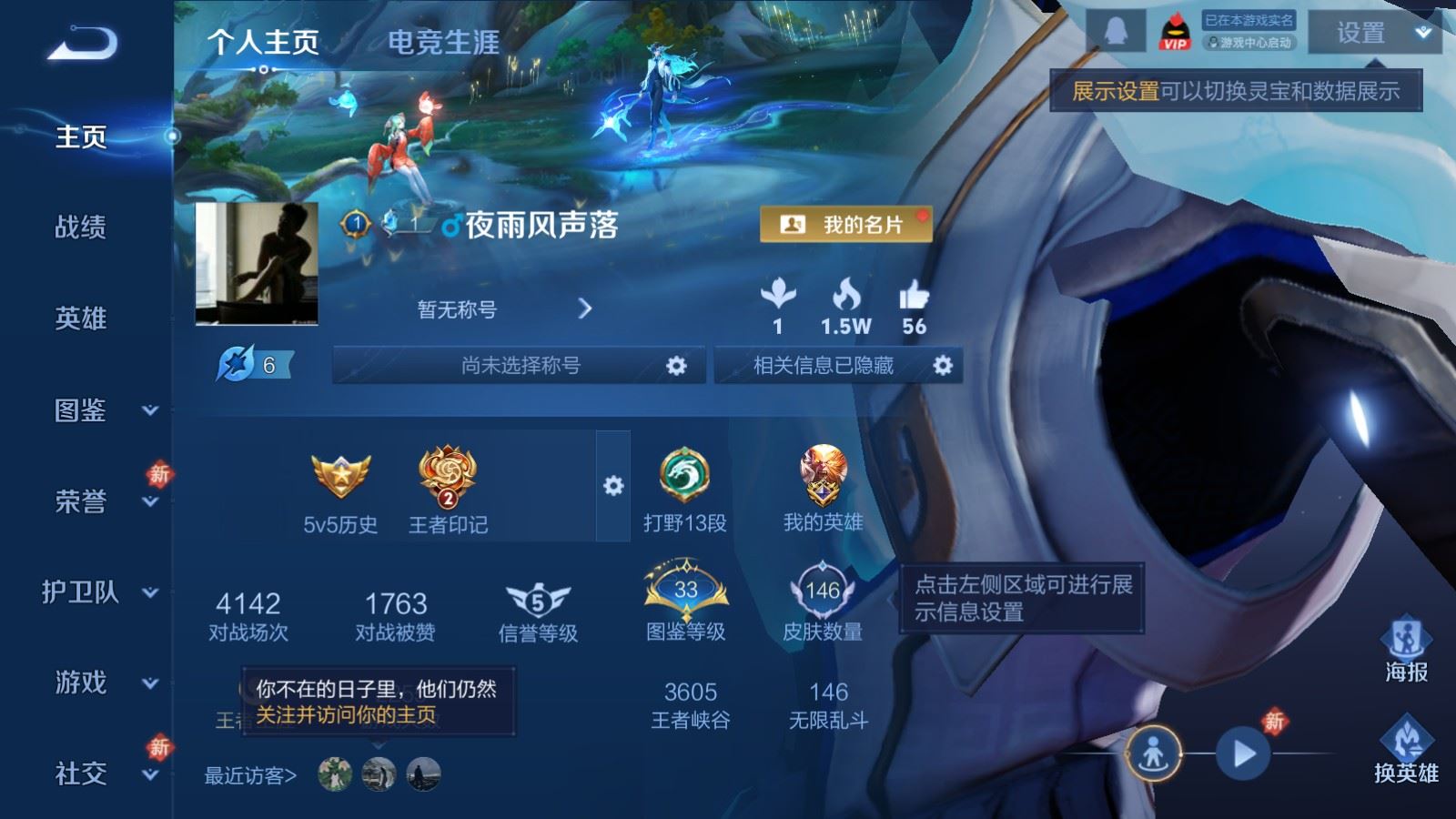Click the gear next to 尚未选择称号
The image size is (1456, 819).
tap(677, 365)
